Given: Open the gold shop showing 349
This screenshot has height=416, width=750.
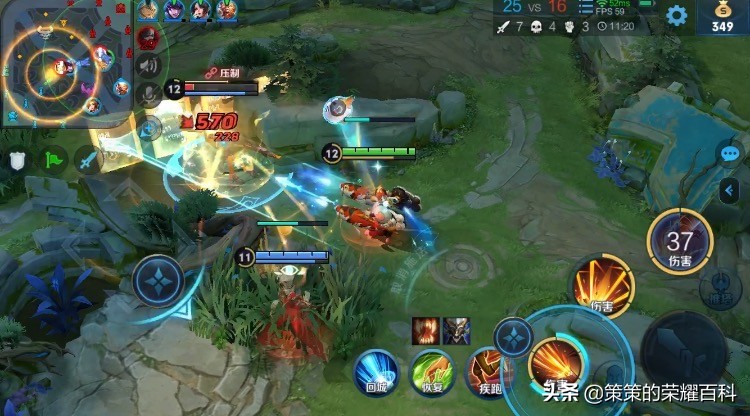Looking at the screenshot, I should click(x=722, y=17).
